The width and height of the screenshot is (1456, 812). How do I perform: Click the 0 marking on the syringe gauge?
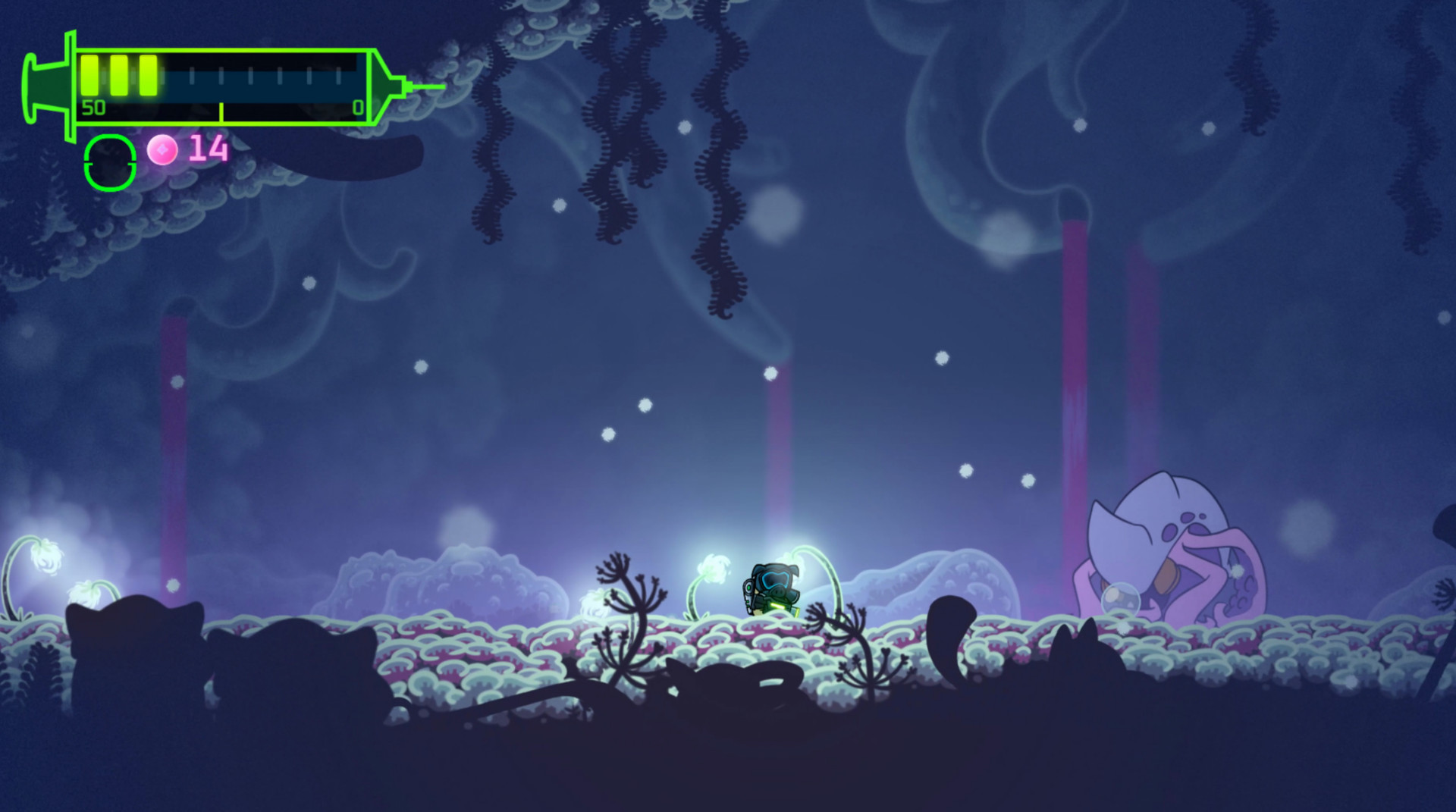358,108
